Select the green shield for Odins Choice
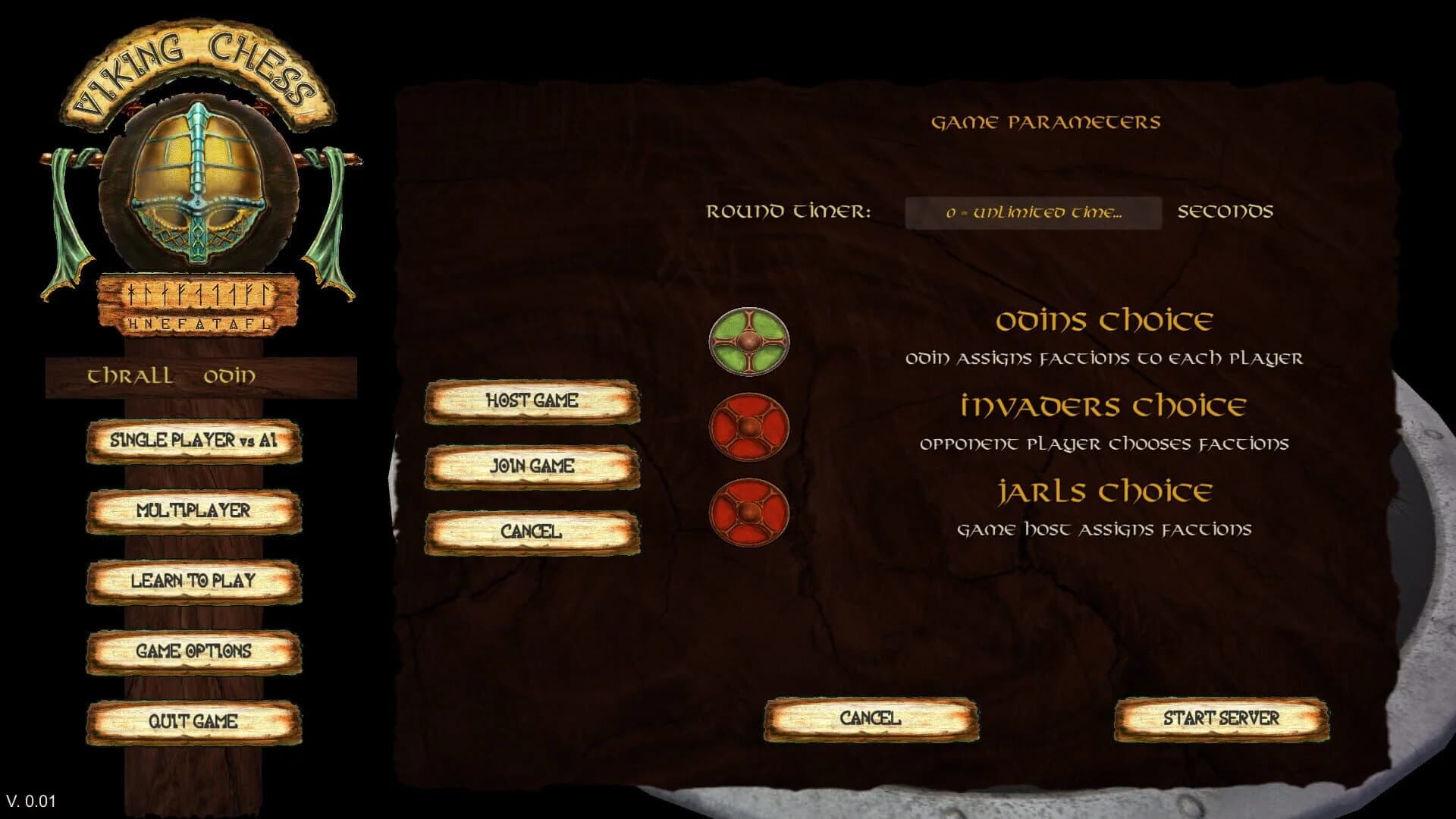This screenshot has width=1456, height=819. coord(749,341)
